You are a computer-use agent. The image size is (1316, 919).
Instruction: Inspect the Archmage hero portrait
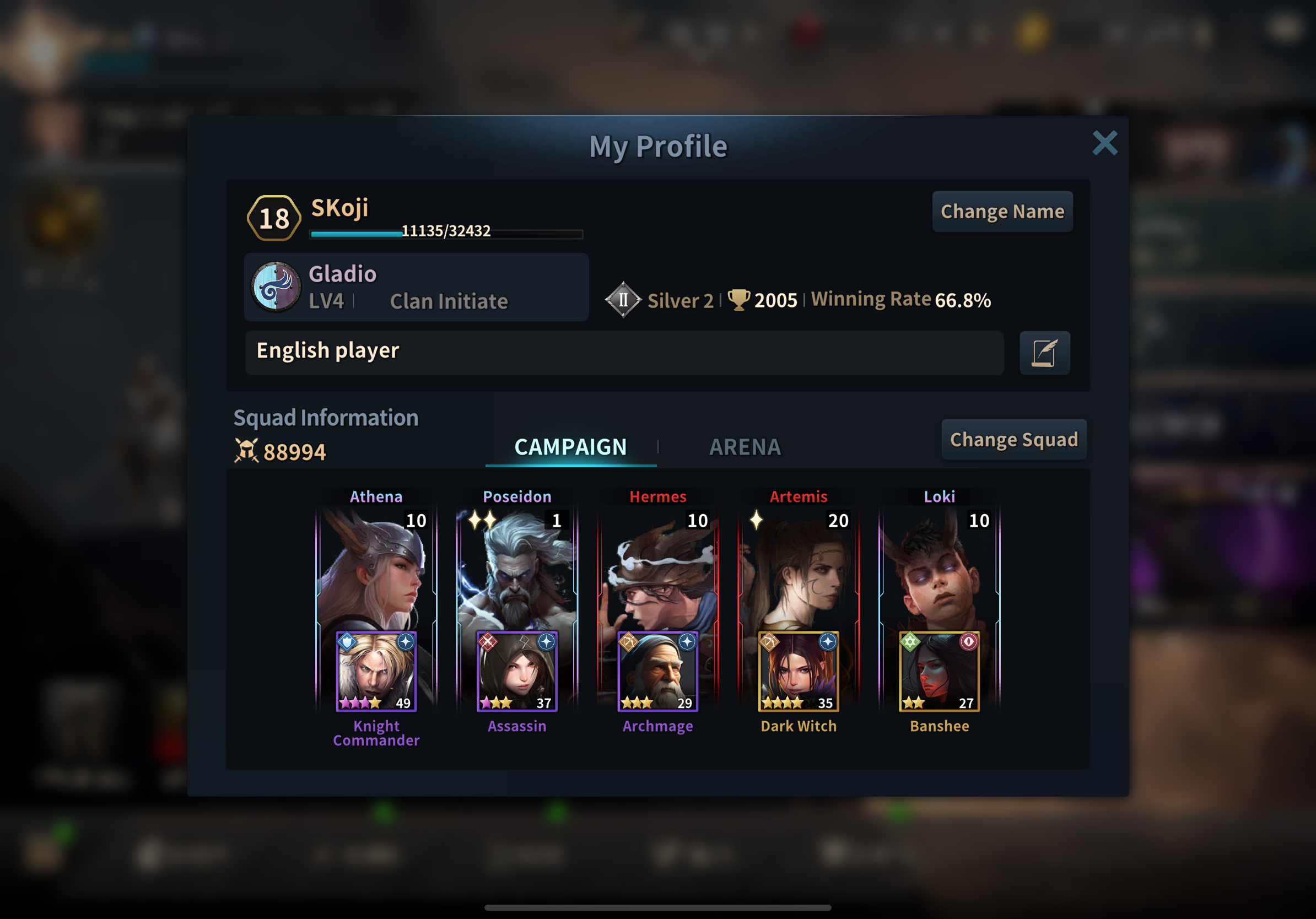tap(657, 671)
